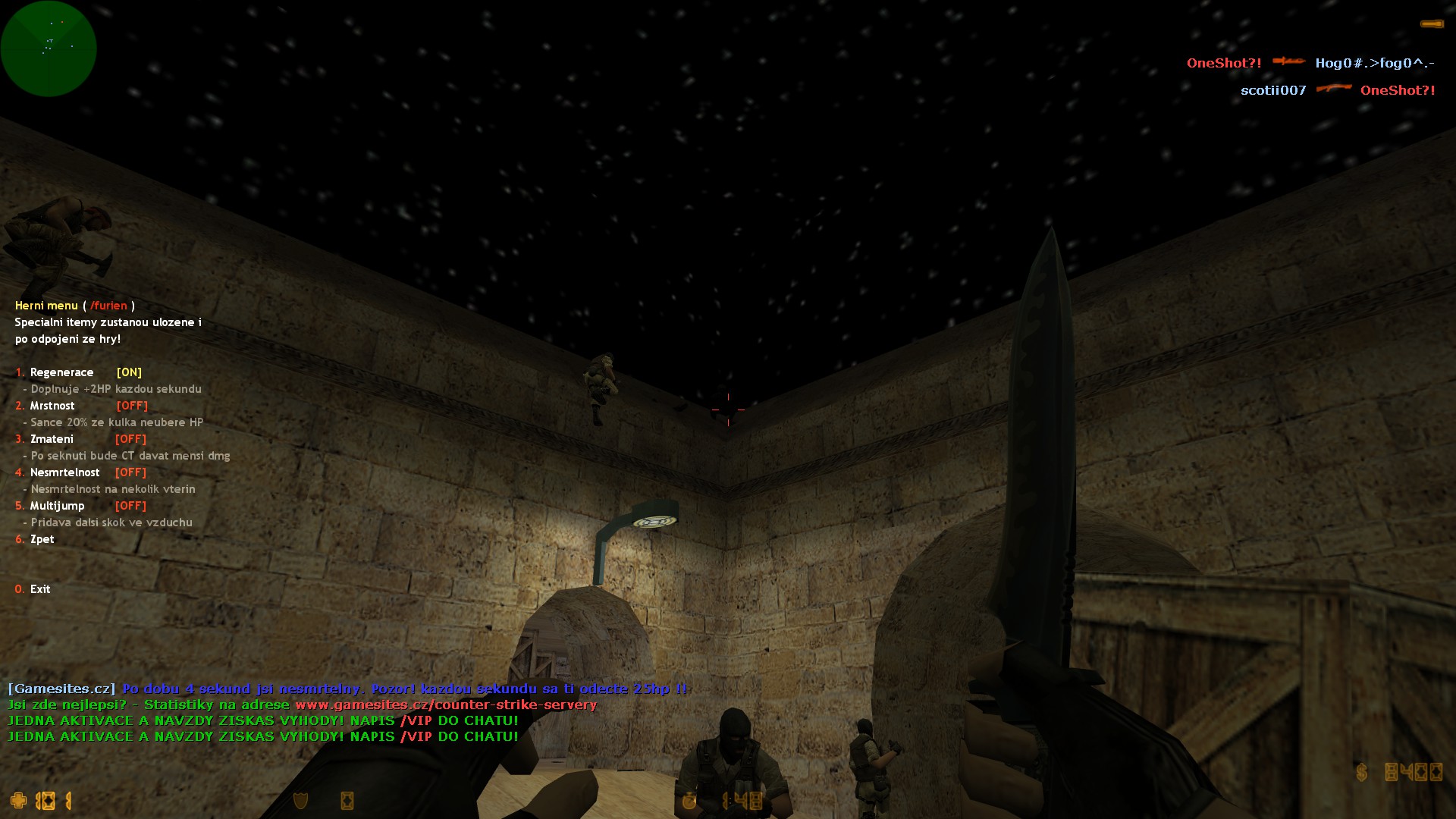Select the Mrstnost menu entry
This screenshot has width=1456, height=819.
coord(52,406)
